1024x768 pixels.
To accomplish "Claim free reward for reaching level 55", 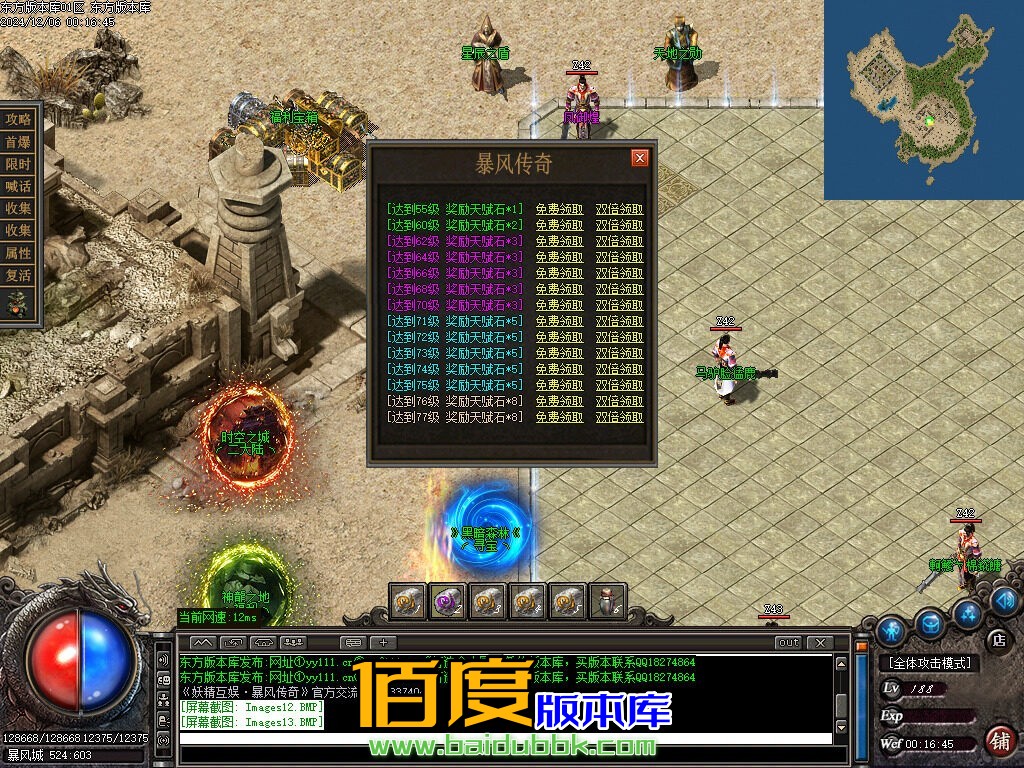I will [559, 210].
